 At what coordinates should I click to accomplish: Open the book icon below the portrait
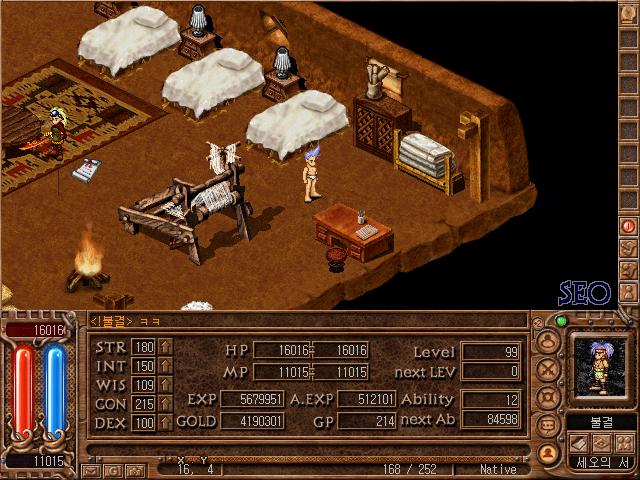(x=579, y=444)
